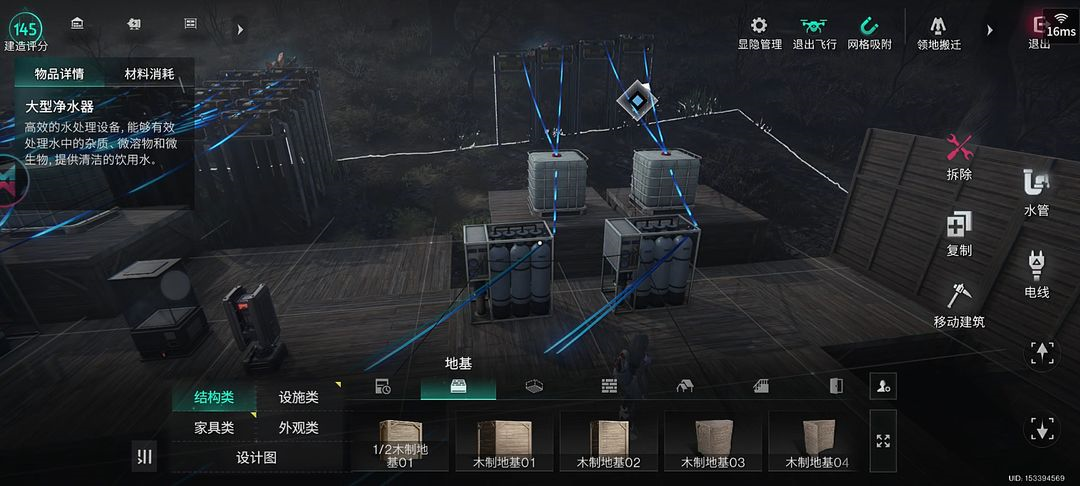Select 木制地基03 from the build list
This screenshot has width=1080, height=486.
pos(713,441)
